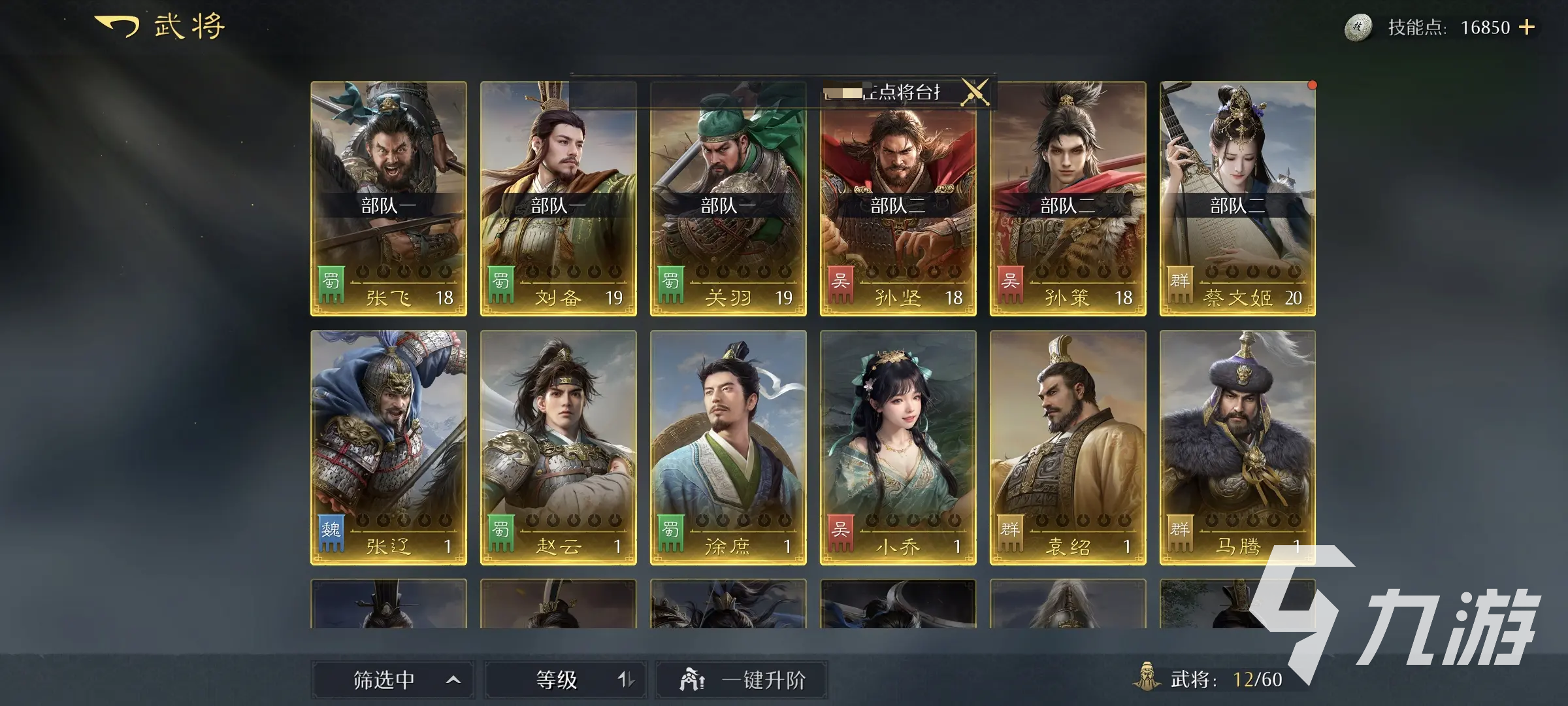Click the back arrow next to 武将 title

(x=116, y=26)
